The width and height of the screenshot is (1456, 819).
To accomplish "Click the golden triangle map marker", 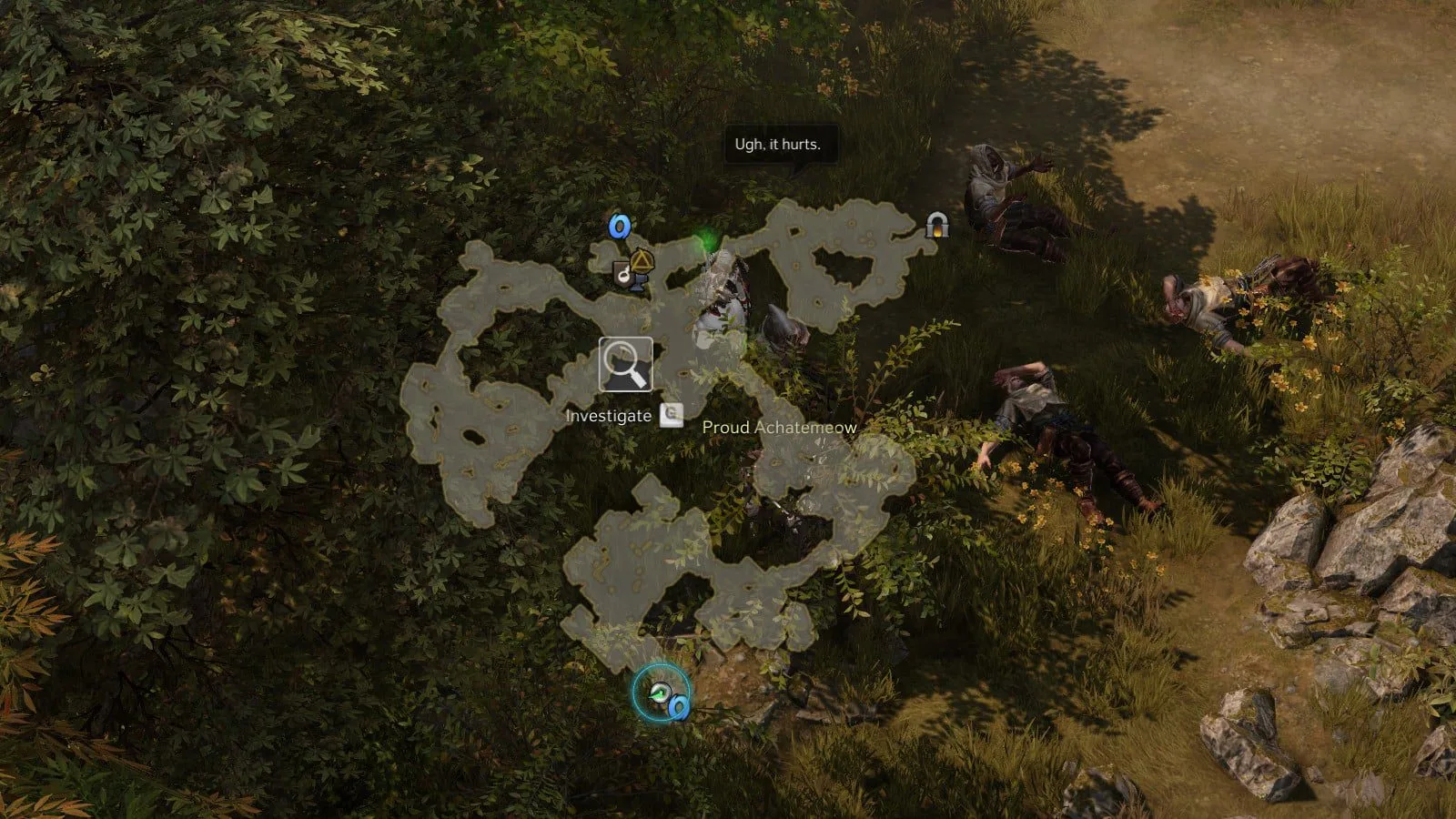I will coord(642,263).
